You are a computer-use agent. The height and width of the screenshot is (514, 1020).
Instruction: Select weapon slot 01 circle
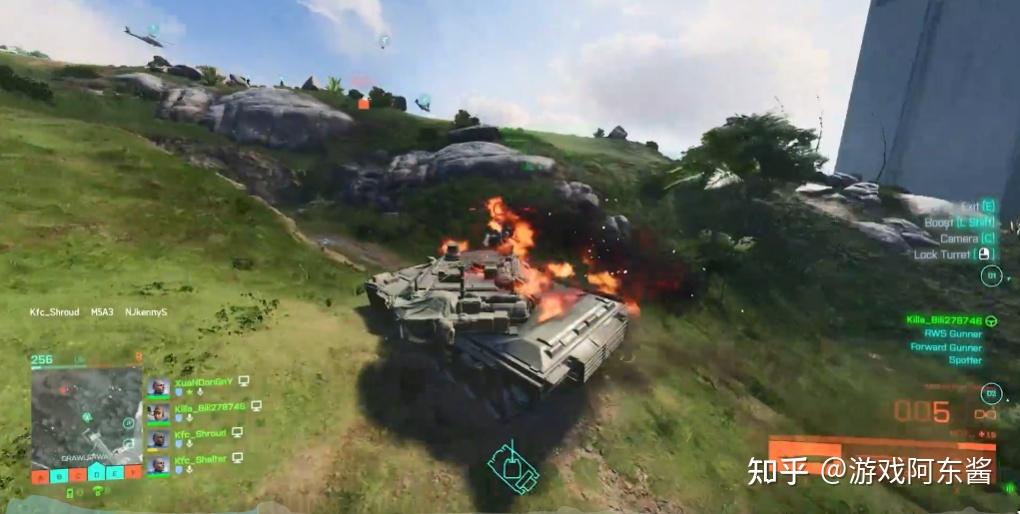pos(991,276)
